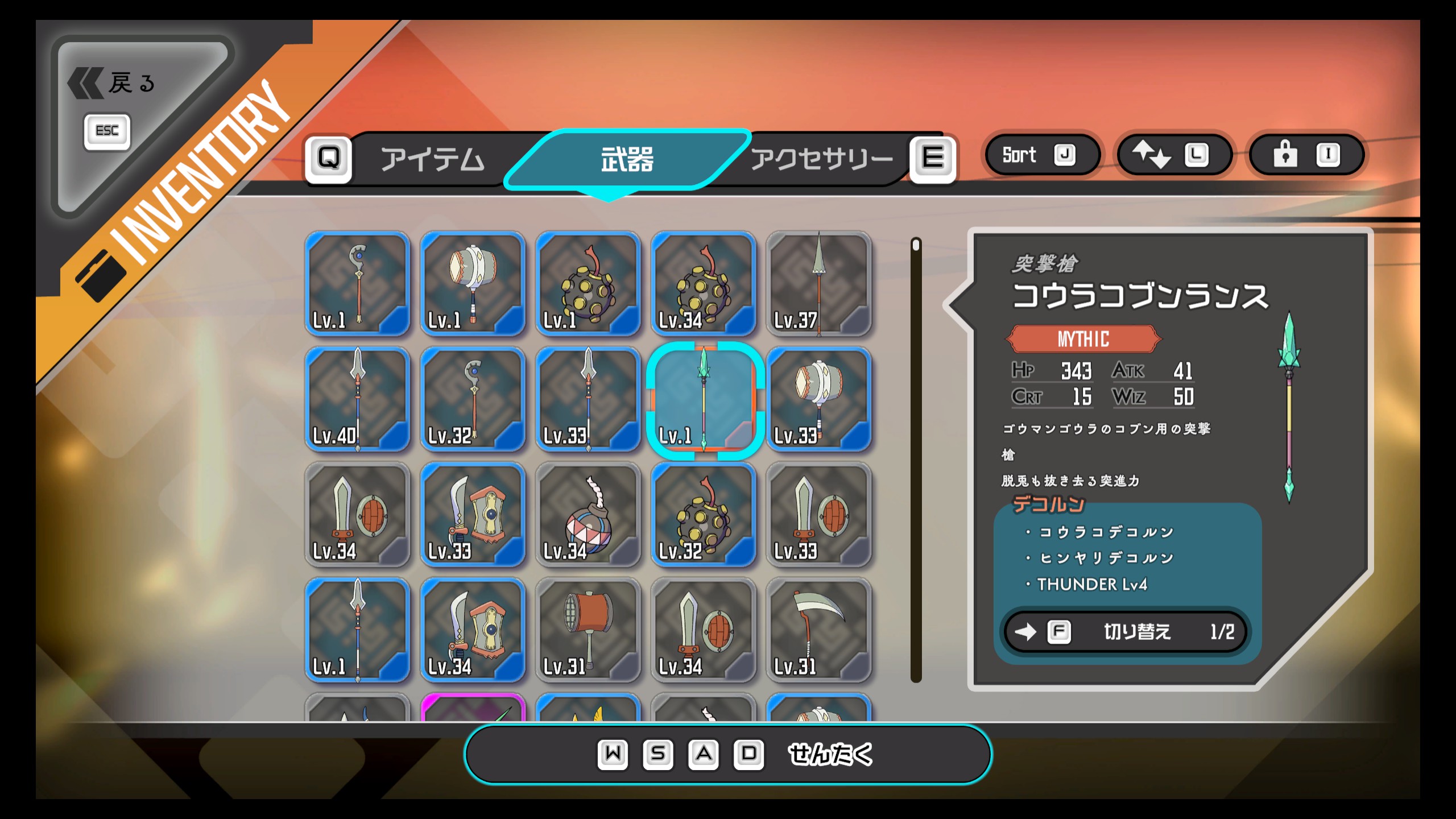Select the 武器 weapons tab
The width and height of the screenshot is (1456, 819).
627,159
